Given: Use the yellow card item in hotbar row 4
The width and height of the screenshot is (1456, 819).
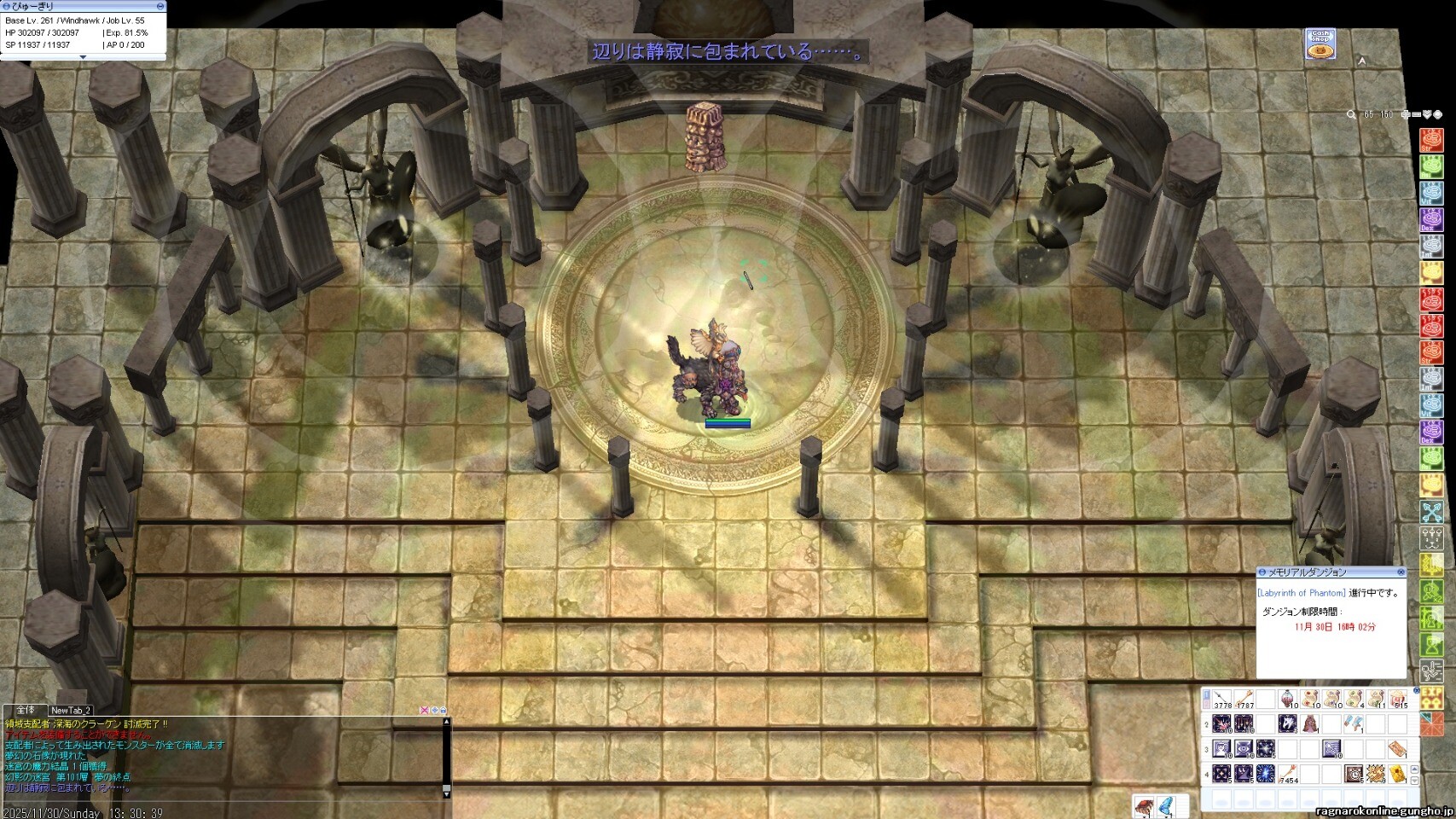Looking at the screenshot, I should click(1398, 774).
